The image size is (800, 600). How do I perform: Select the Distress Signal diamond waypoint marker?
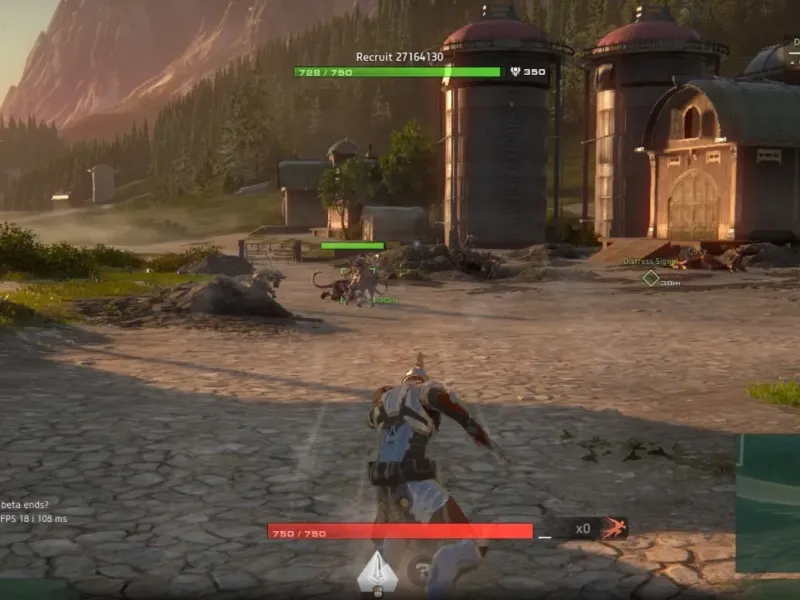click(x=651, y=278)
